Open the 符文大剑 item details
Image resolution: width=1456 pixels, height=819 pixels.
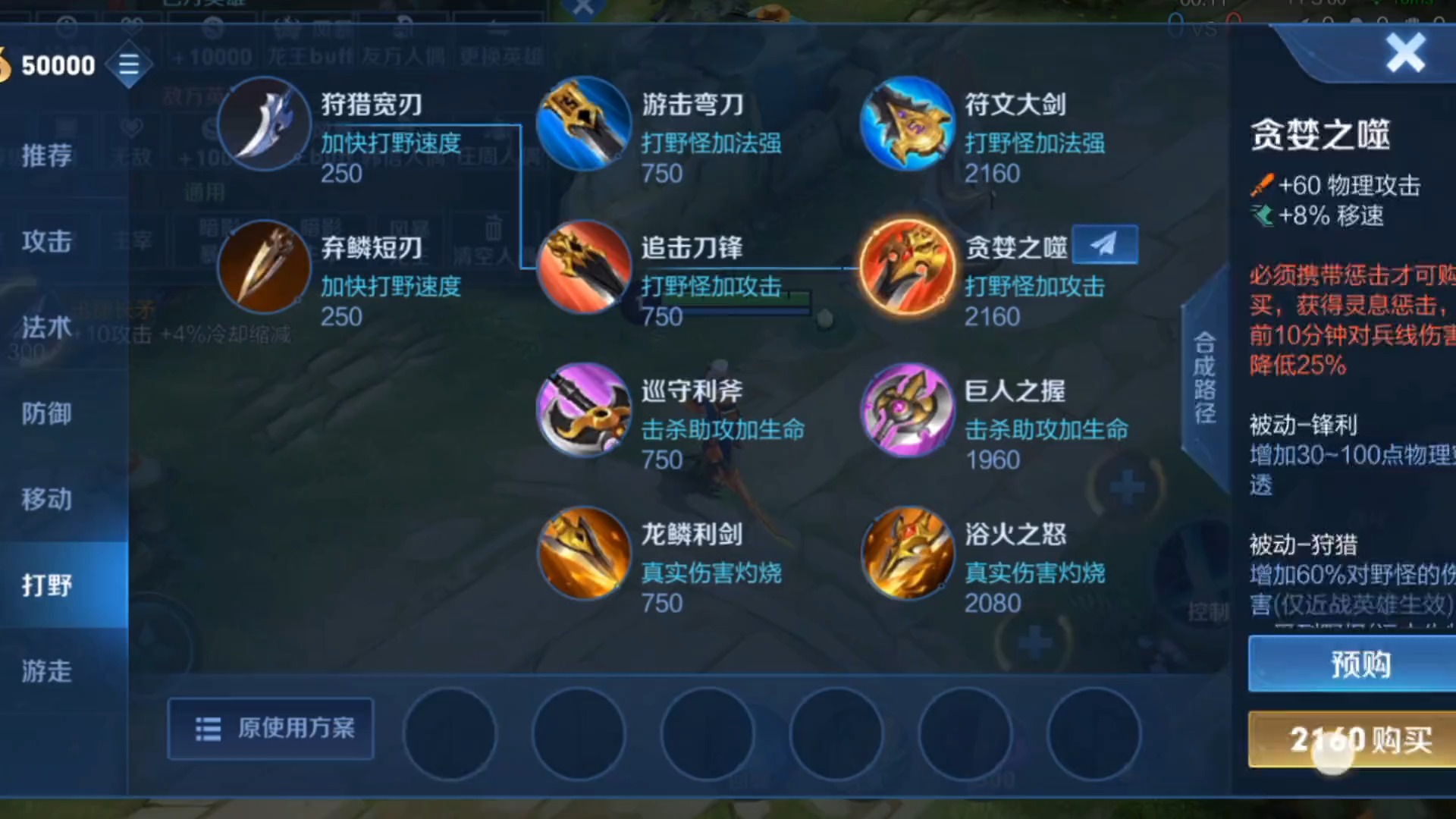click(x=908, y=124)
